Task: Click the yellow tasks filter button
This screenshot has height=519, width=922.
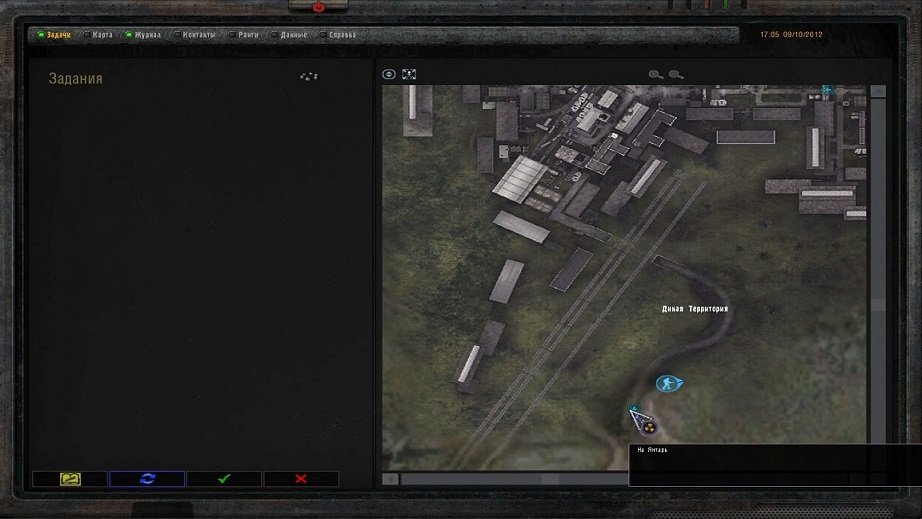Action: pyautogui.click(x=70, y=479)
